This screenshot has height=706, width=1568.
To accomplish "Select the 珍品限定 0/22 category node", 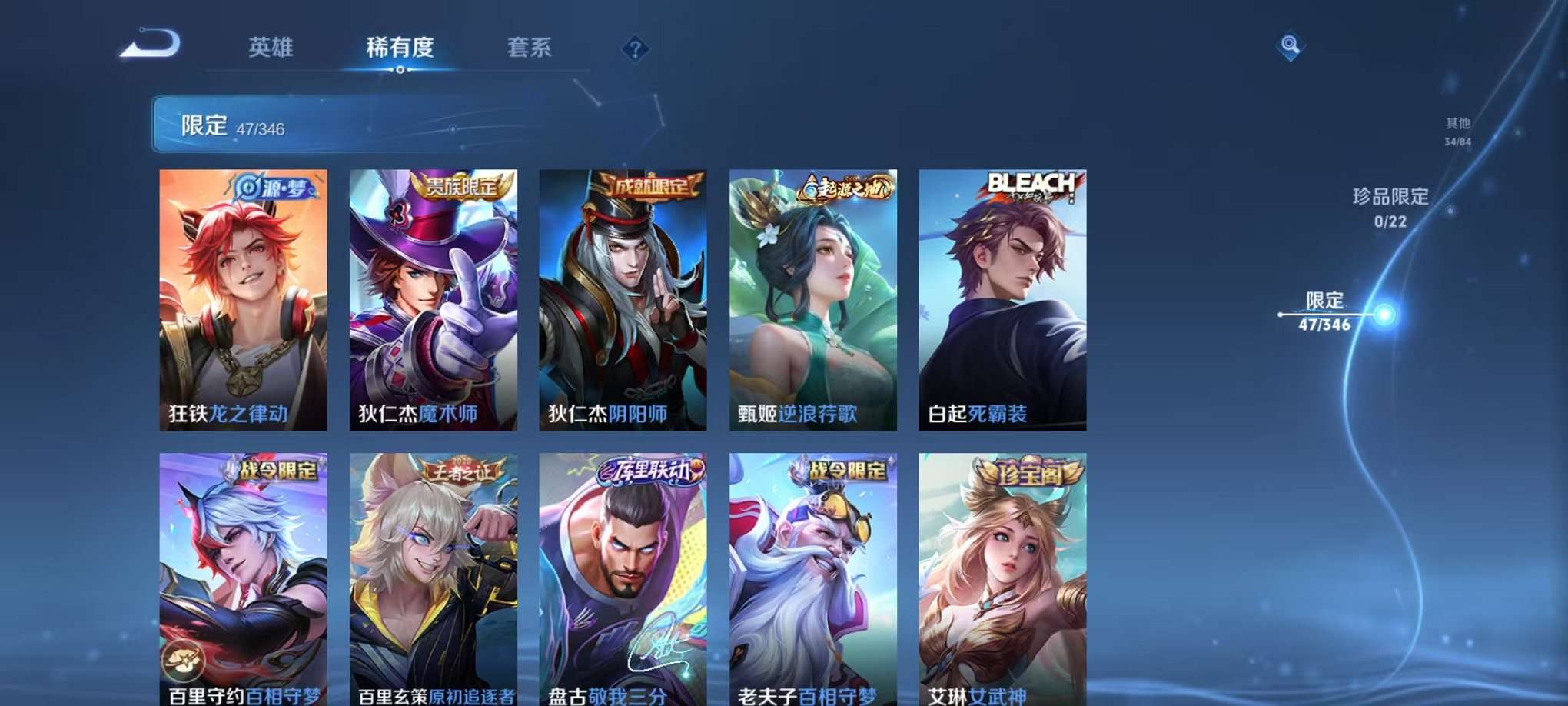I will click(1389, 208).
